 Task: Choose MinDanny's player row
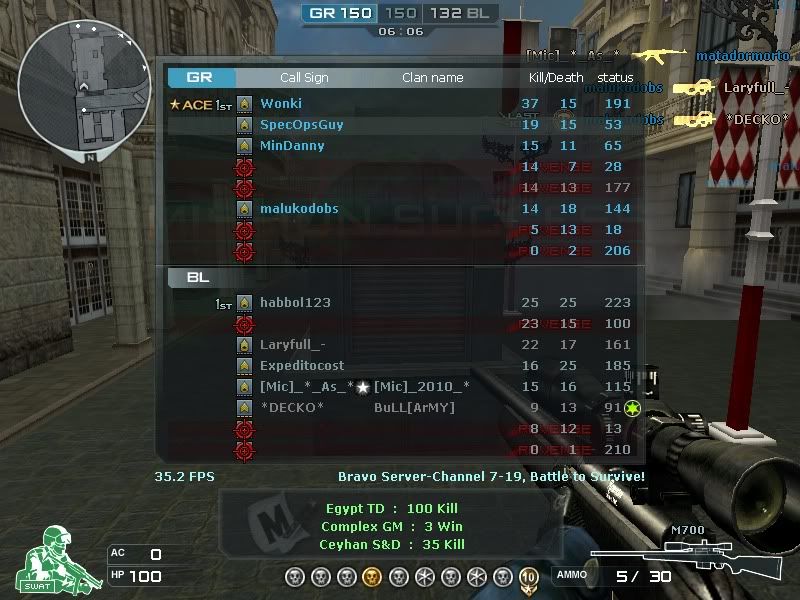pyautogui.click(x=292, y=146)
